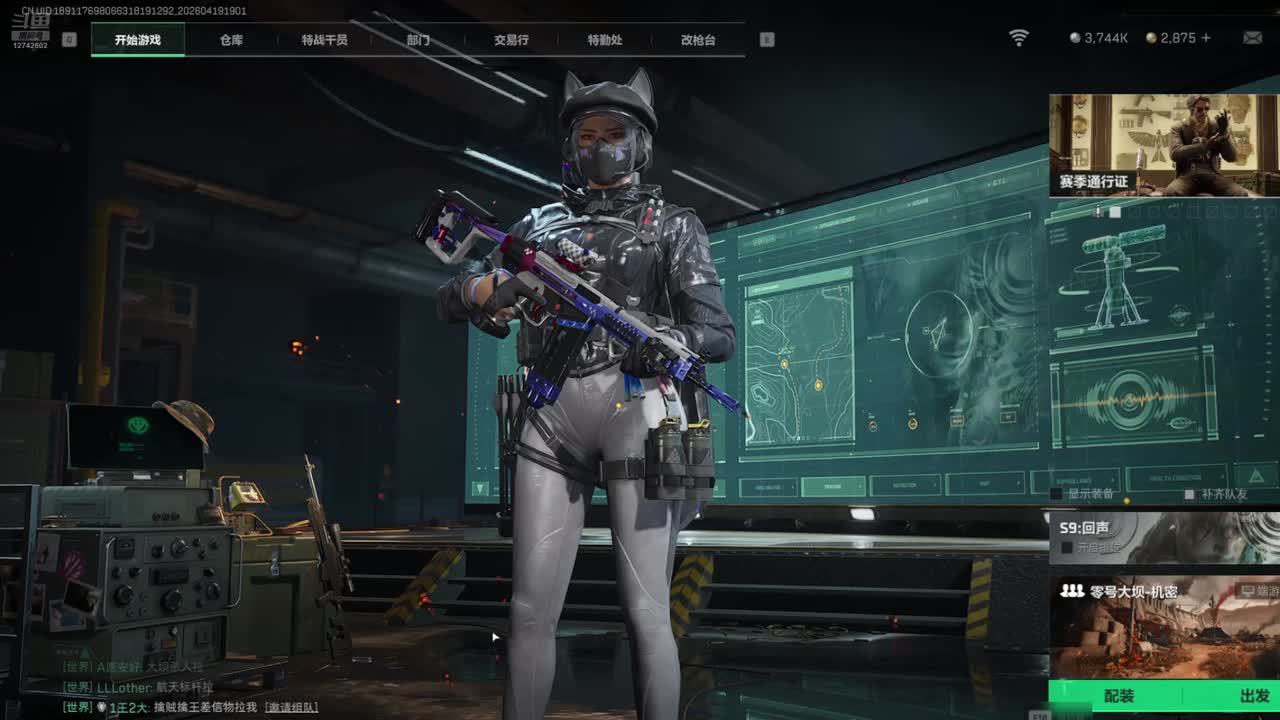Switch to the 特勤处 tab
The height and width of the screenshot is (720, 1280).
pyautogui.click(x=605, y=40)
